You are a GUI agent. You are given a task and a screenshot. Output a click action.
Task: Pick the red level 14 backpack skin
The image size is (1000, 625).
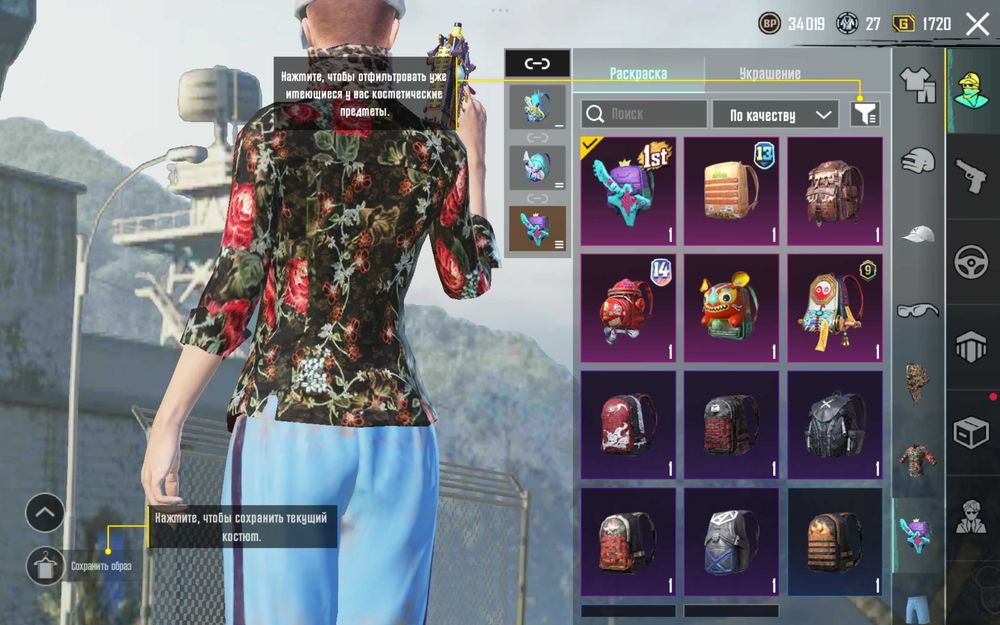click(628, 308)
